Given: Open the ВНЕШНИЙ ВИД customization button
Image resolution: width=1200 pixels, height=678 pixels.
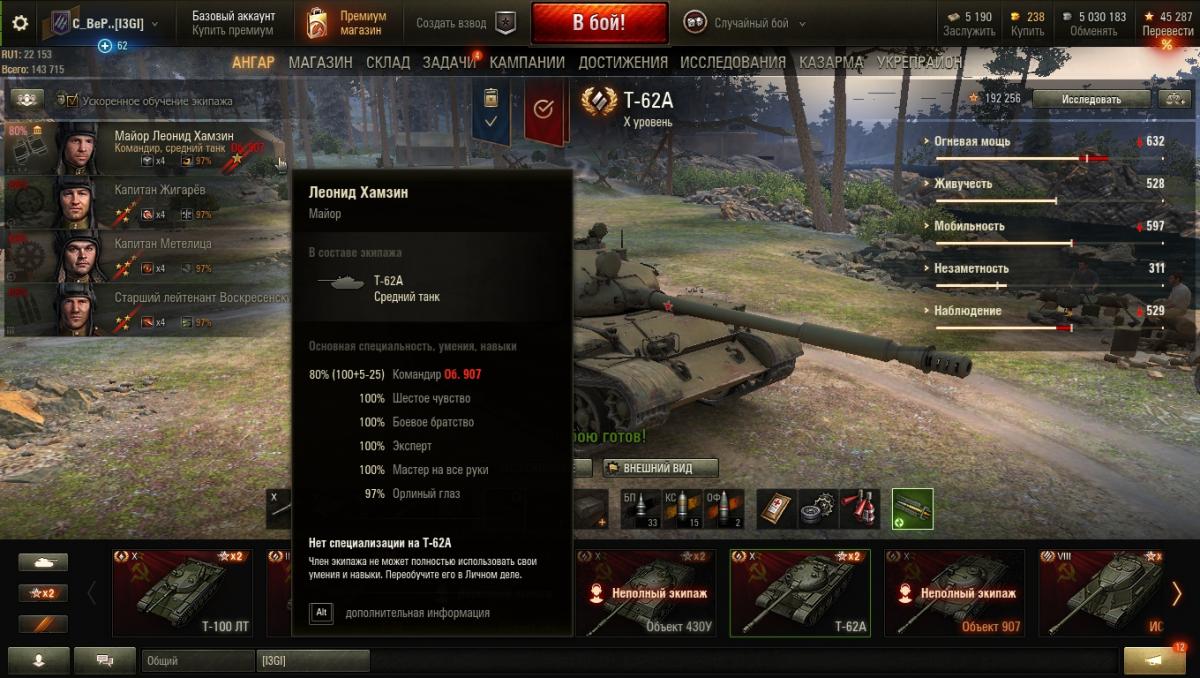Looking at the screenshot, I should [661, 468].
